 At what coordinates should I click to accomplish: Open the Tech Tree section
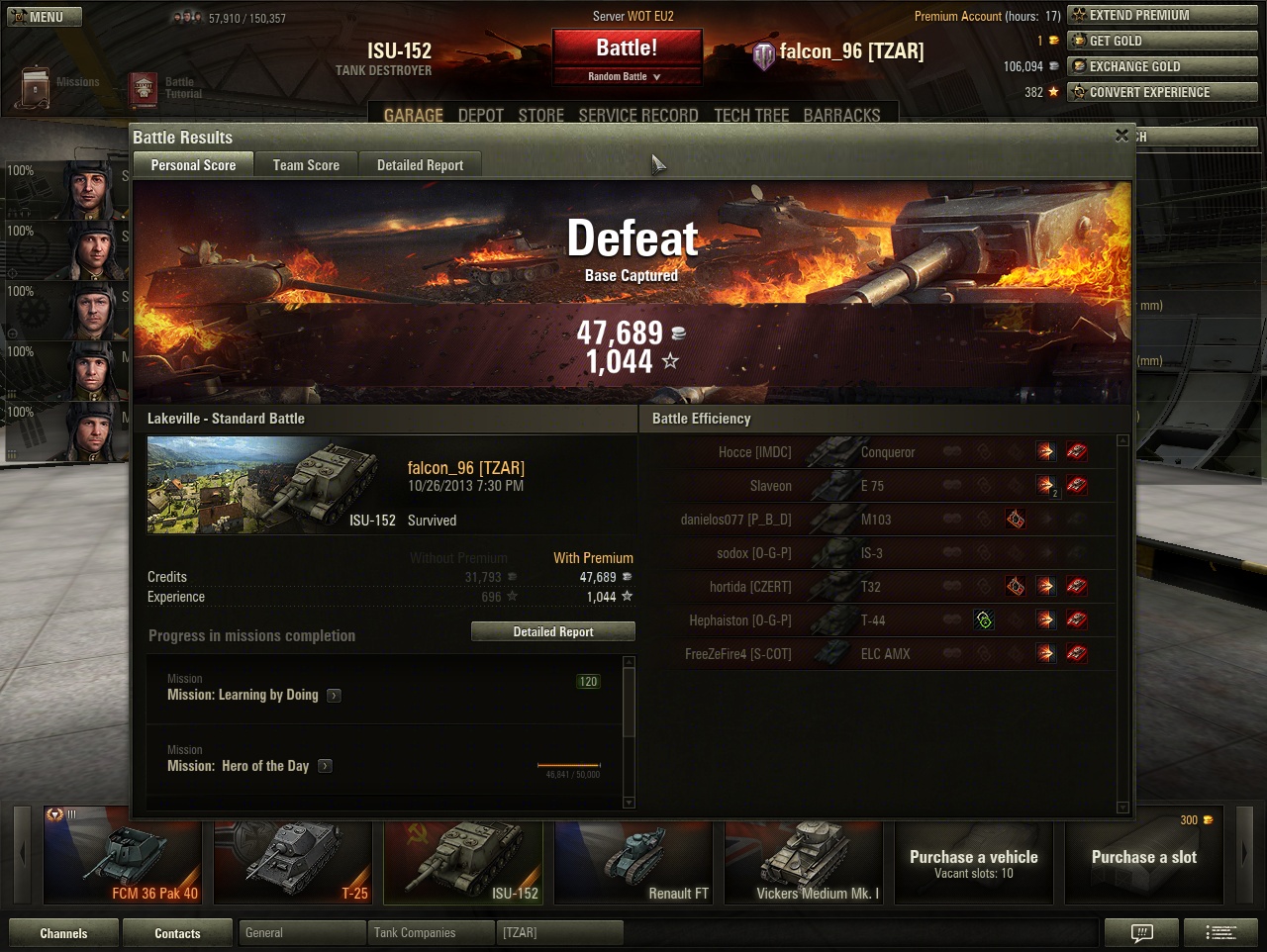point(751,116)
